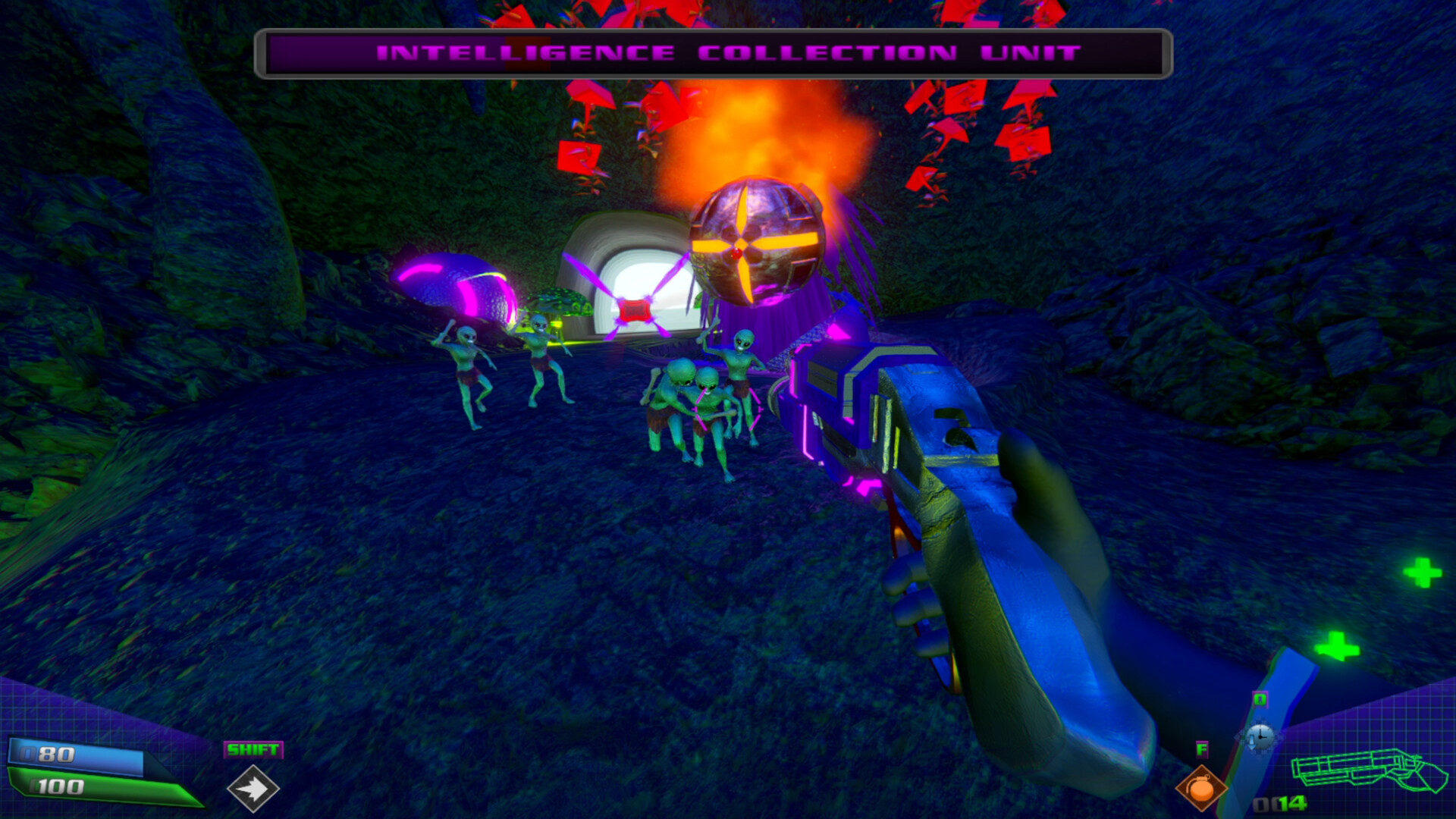The width and height of the screenshot is (1456, 819).
Task: Activate the dash arrow ability icon
Action: tap(253, 789)
